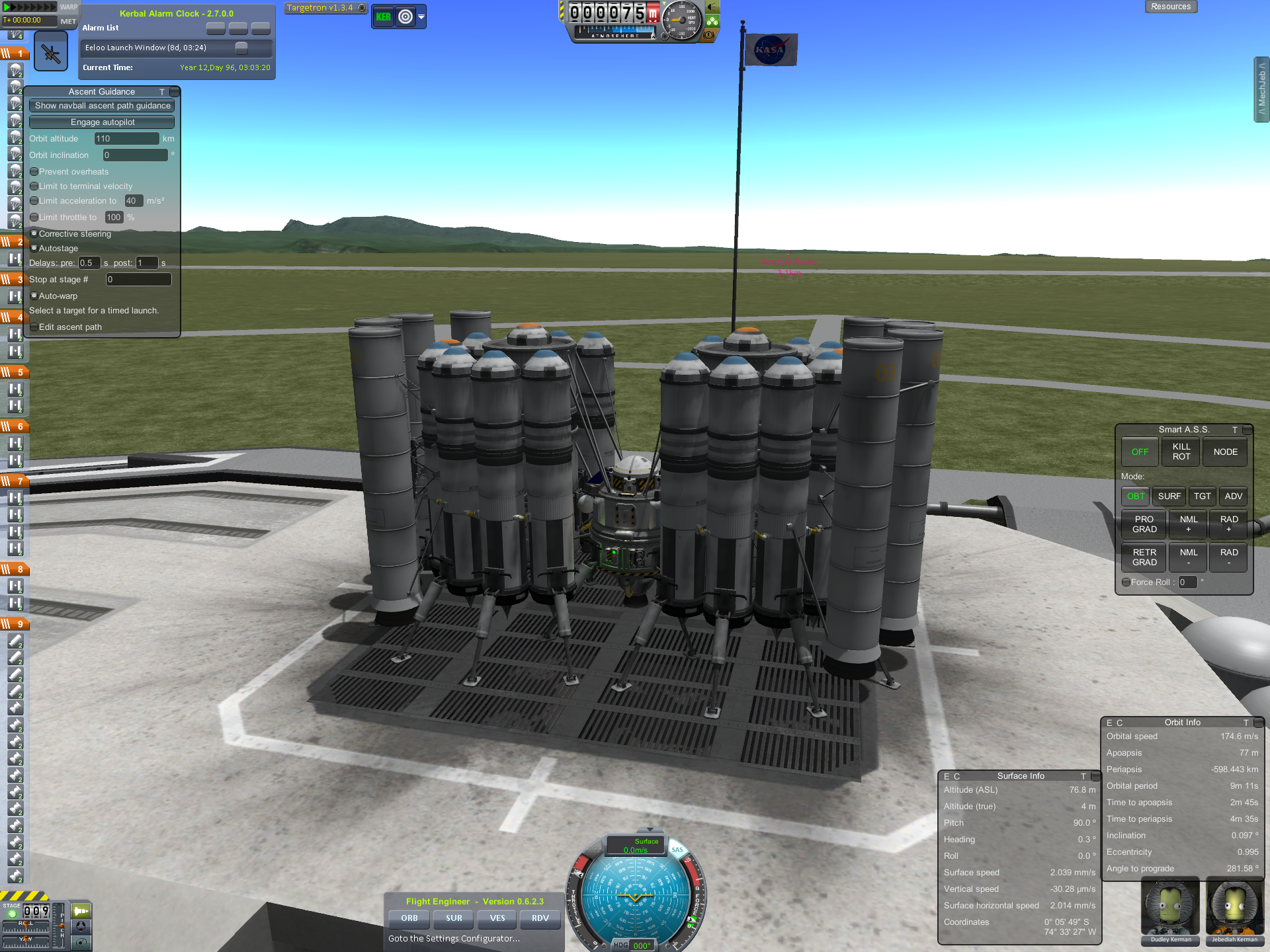Select Jebediah Kerman's crew portrait
This screenshot has width=1270, height=952.
1234,910
